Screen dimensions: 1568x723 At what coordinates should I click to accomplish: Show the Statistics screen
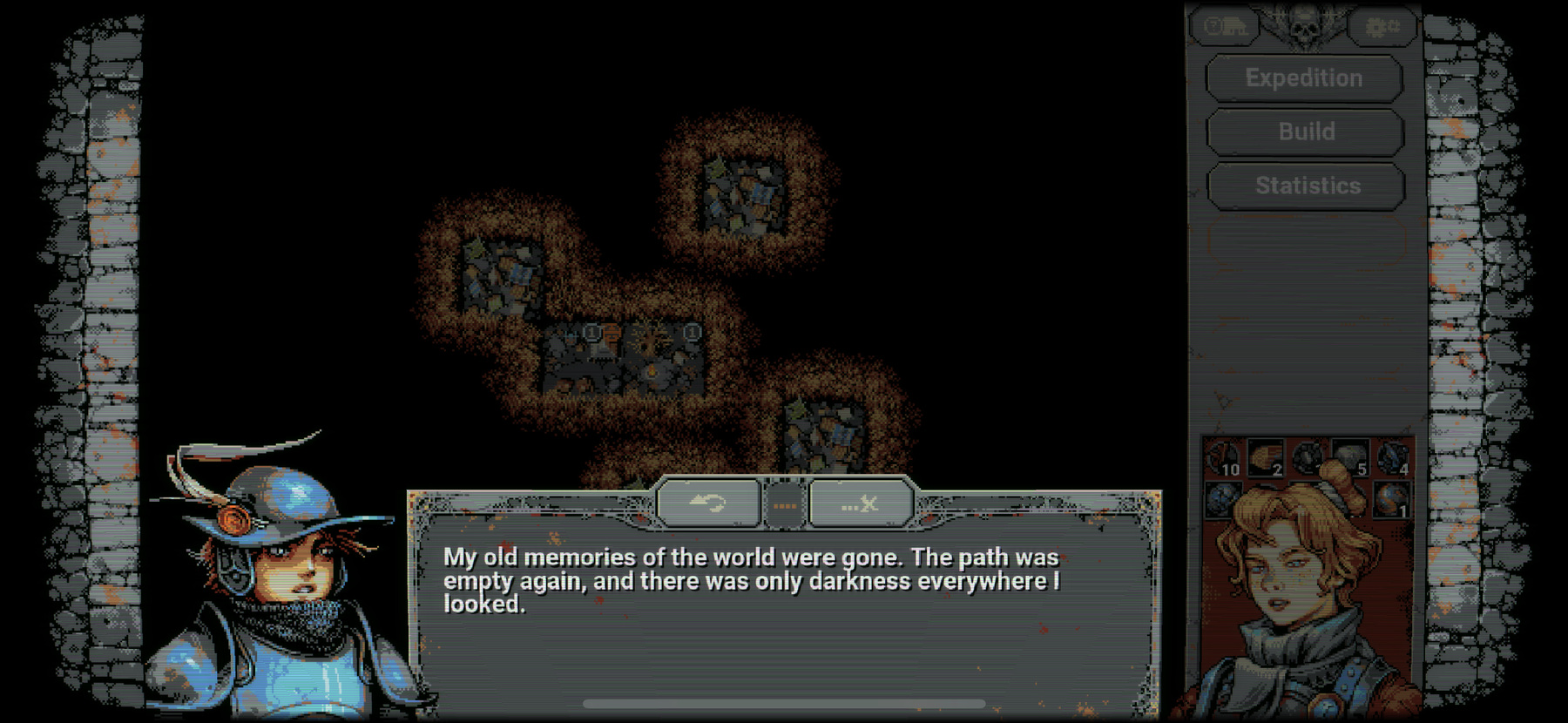click(1307, 186)
